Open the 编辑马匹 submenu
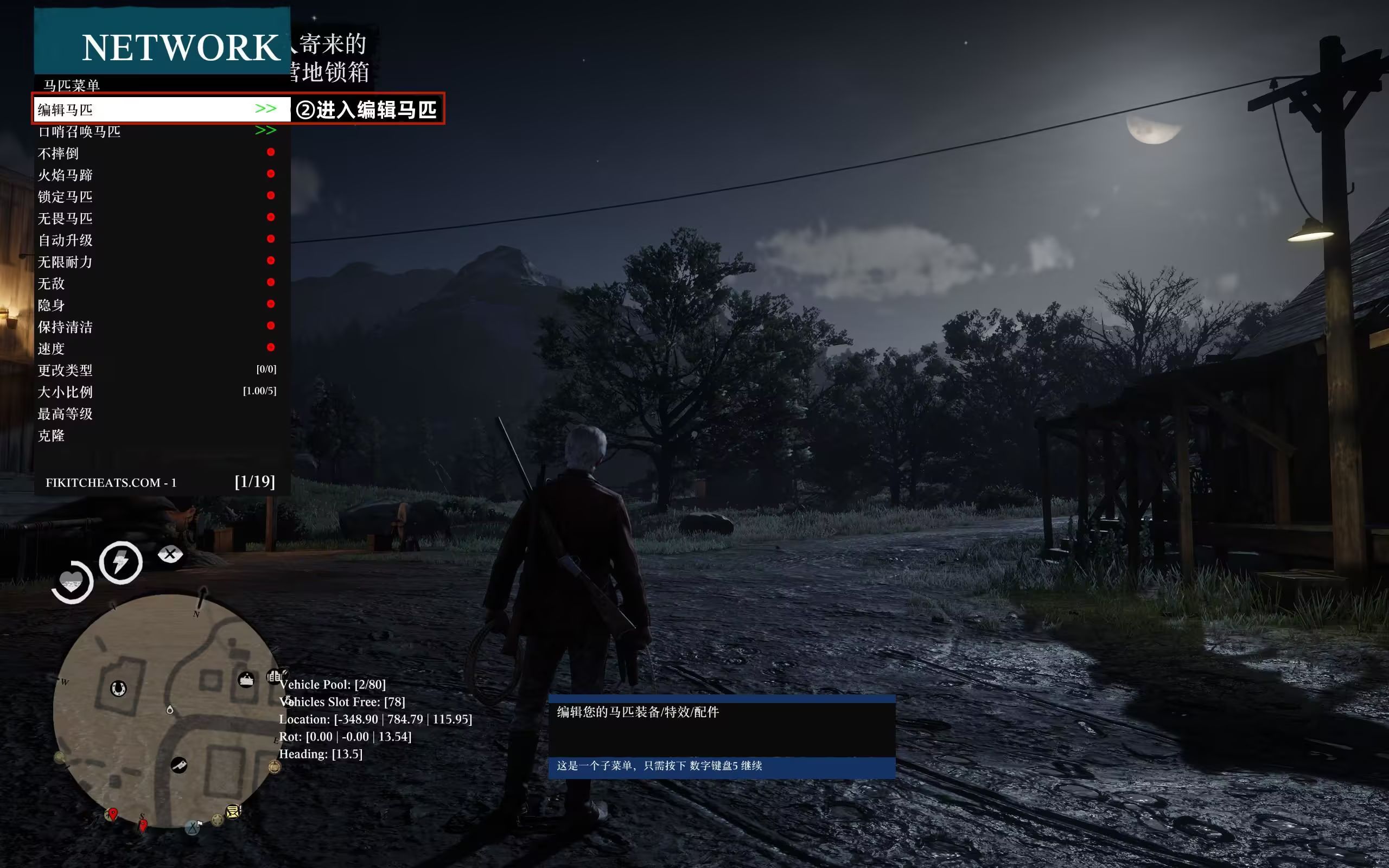 point(156,109)
